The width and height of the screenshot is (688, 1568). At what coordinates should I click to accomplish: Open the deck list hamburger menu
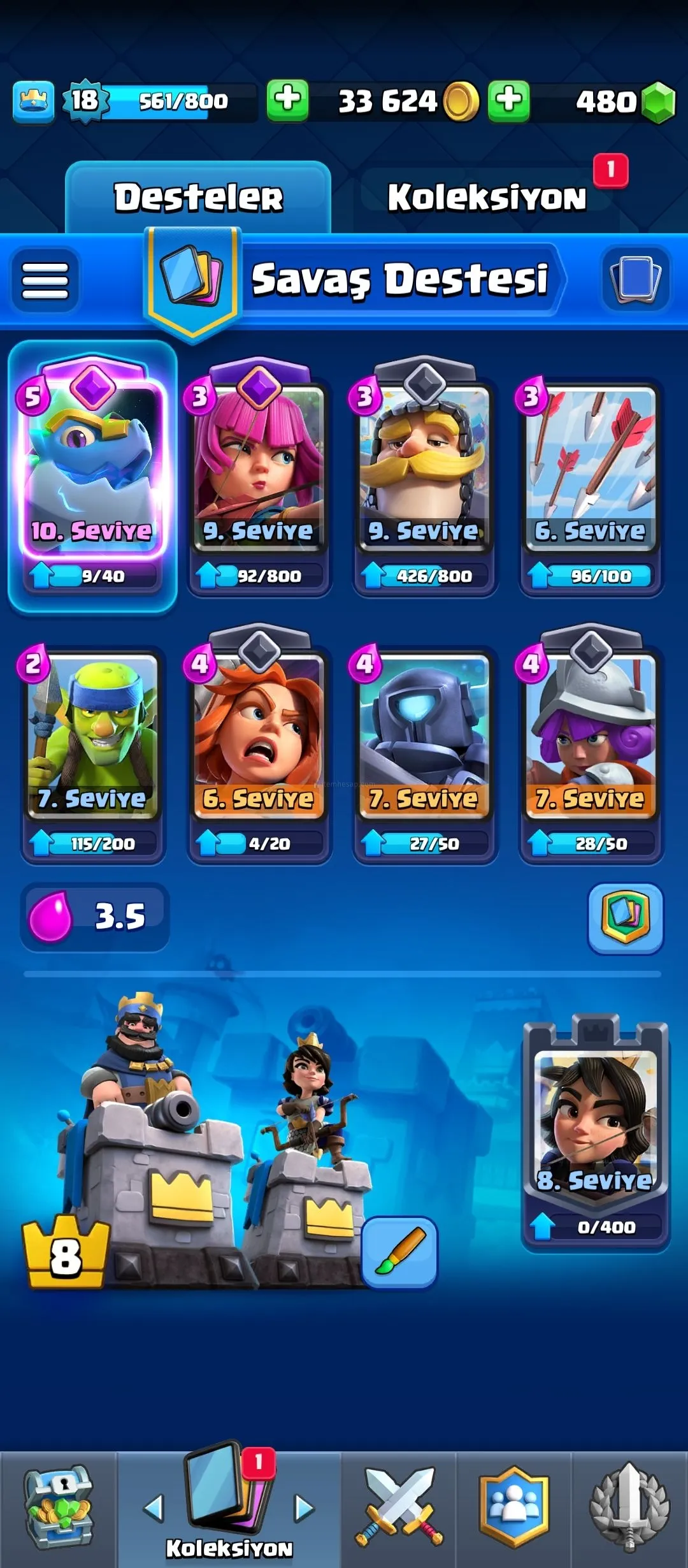pos(45,280)
